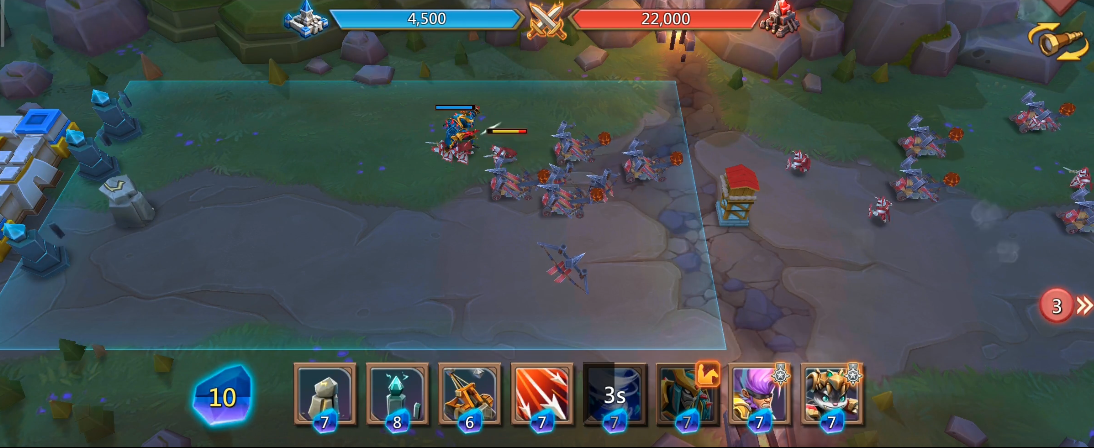The image size is (1094, 448).
Task: Deploy the armored knight hero card
Action: [687, 394]
